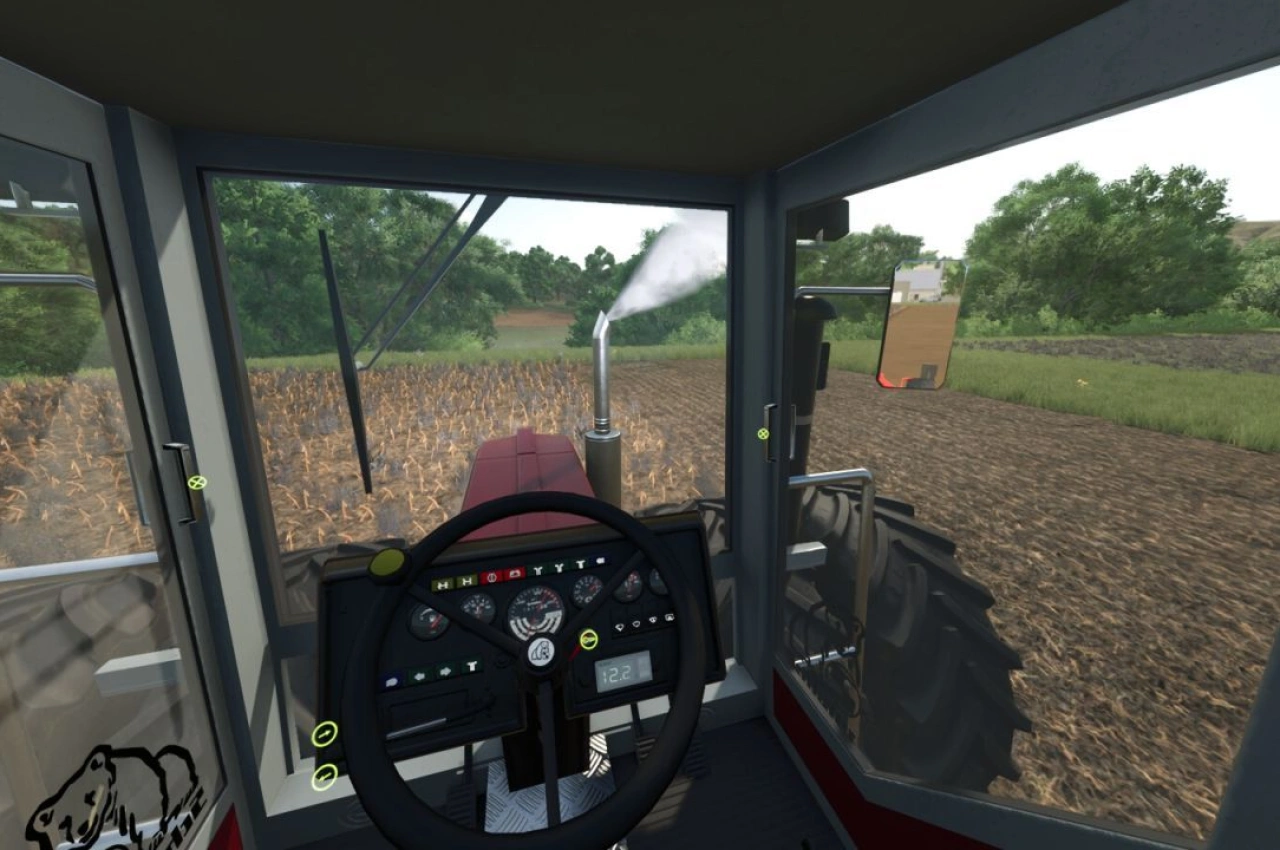Image resolution: width=1280 pixels, height=850 pixels.
Task: Click the fuel gauge on the left of the cluster
Action: tap(429, 620)
